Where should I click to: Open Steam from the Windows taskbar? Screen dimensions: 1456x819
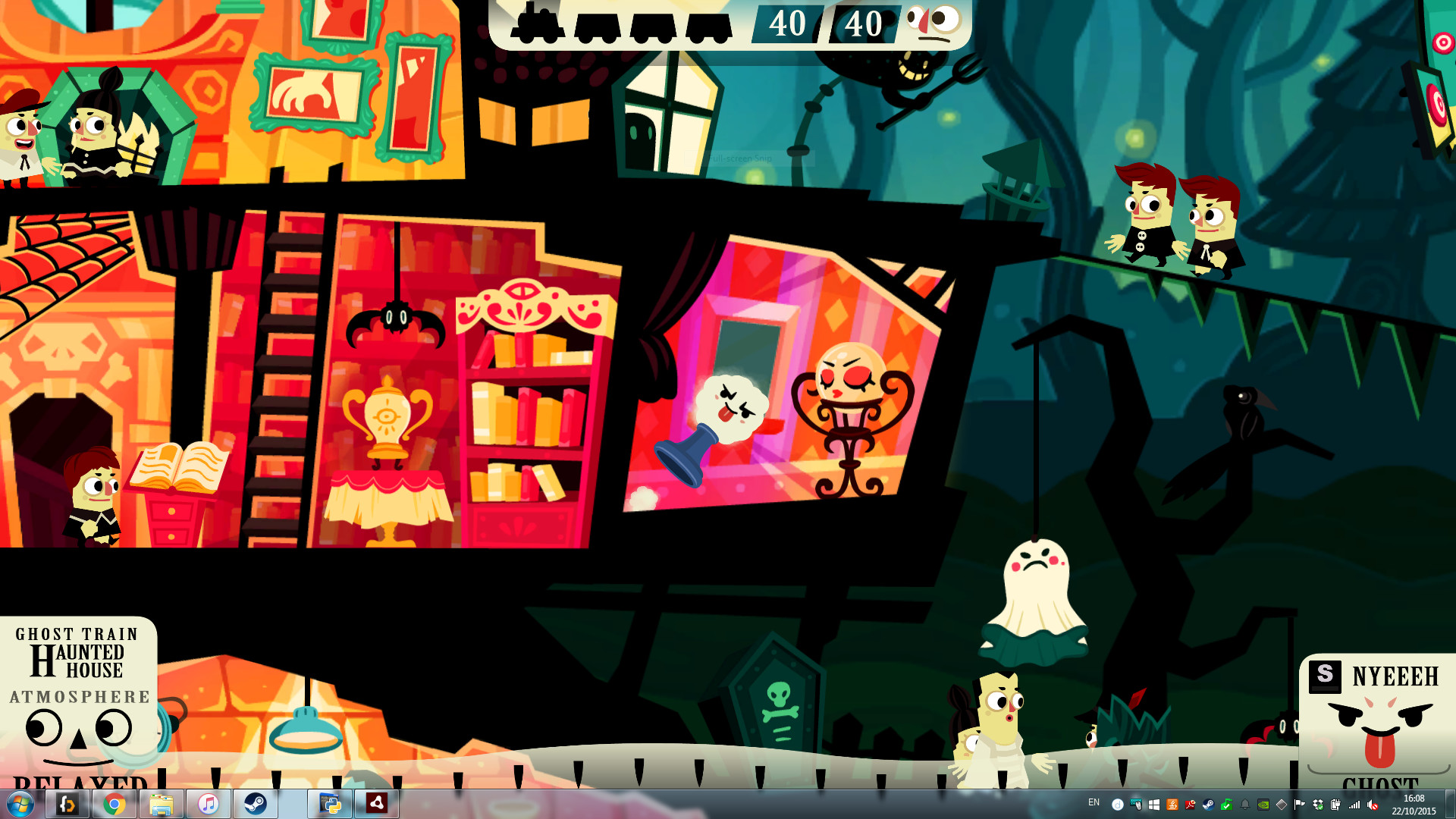coord(256,804)
